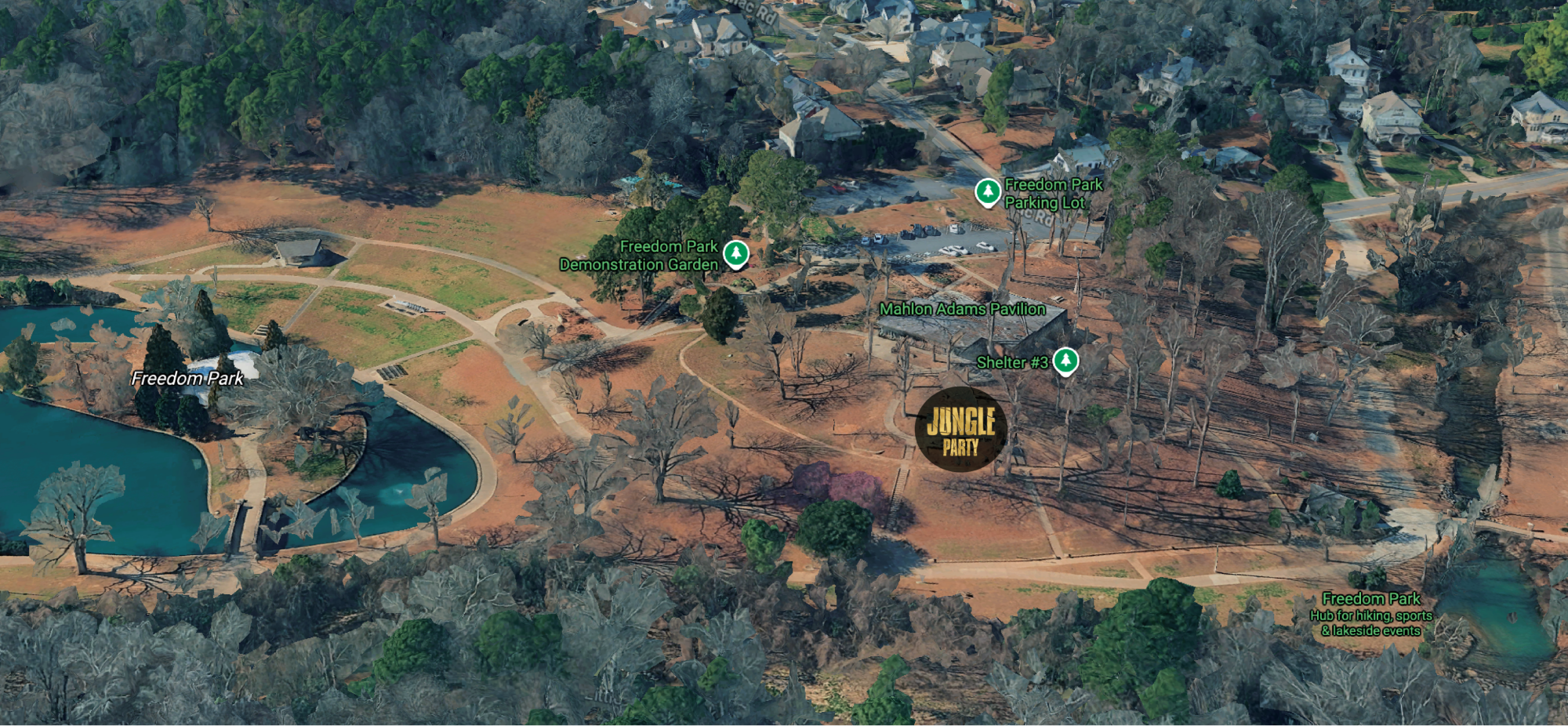The height and width of the screenshot is (726, 1568).
Task: Open the Mahlon Adams Pavilion label
Action: pos(962,309)
